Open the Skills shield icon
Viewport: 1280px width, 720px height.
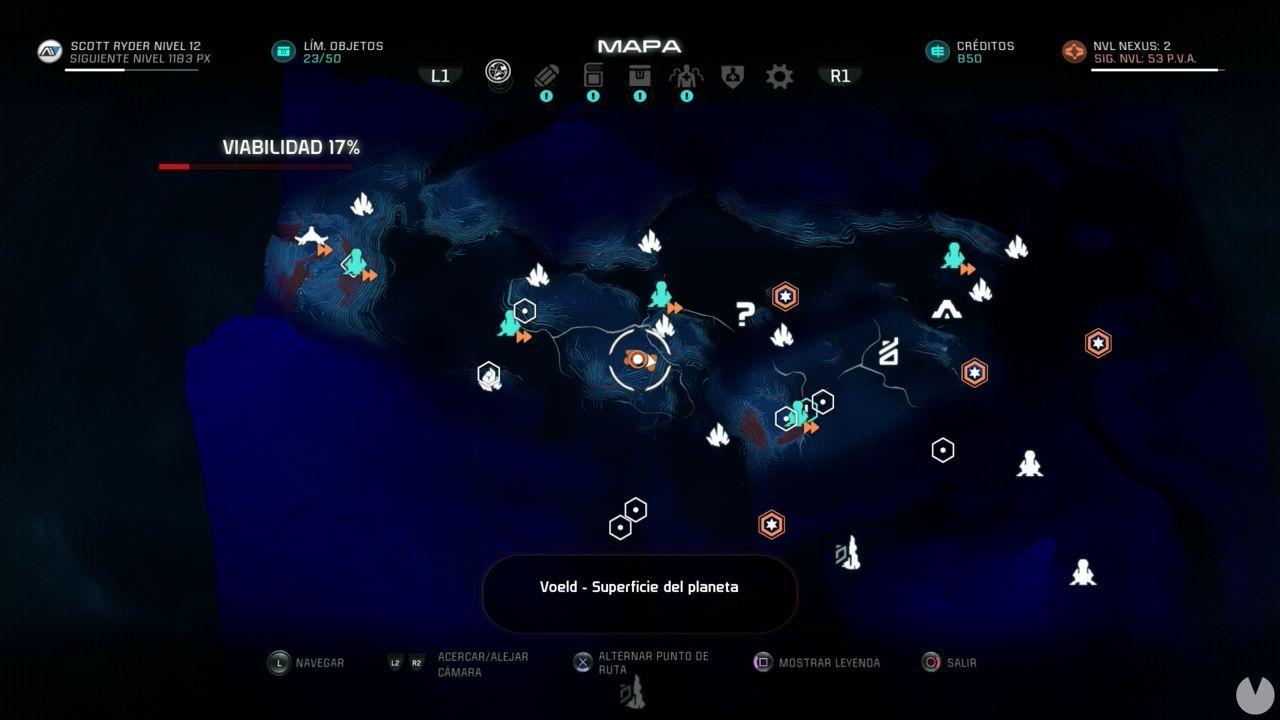click(733, 76)
